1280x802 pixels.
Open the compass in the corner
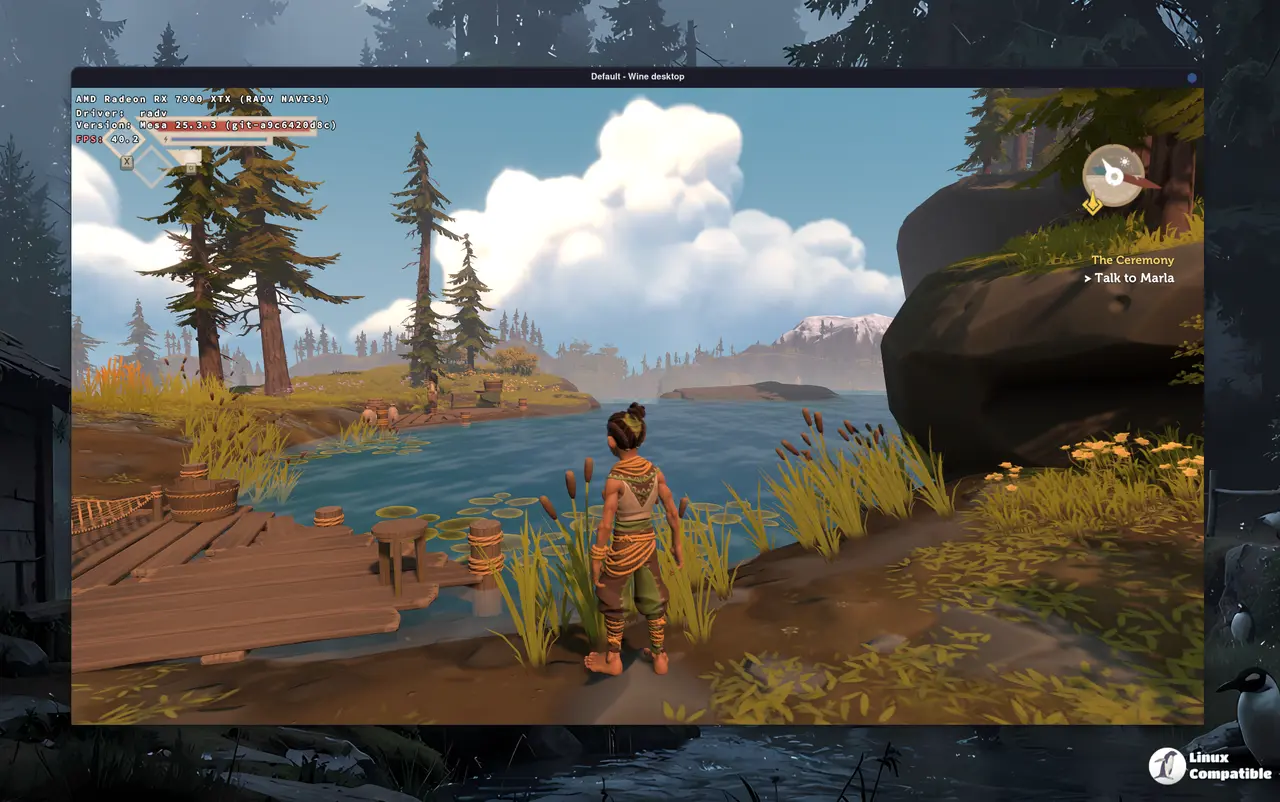pyautogui.click(x=1114, y=175)
